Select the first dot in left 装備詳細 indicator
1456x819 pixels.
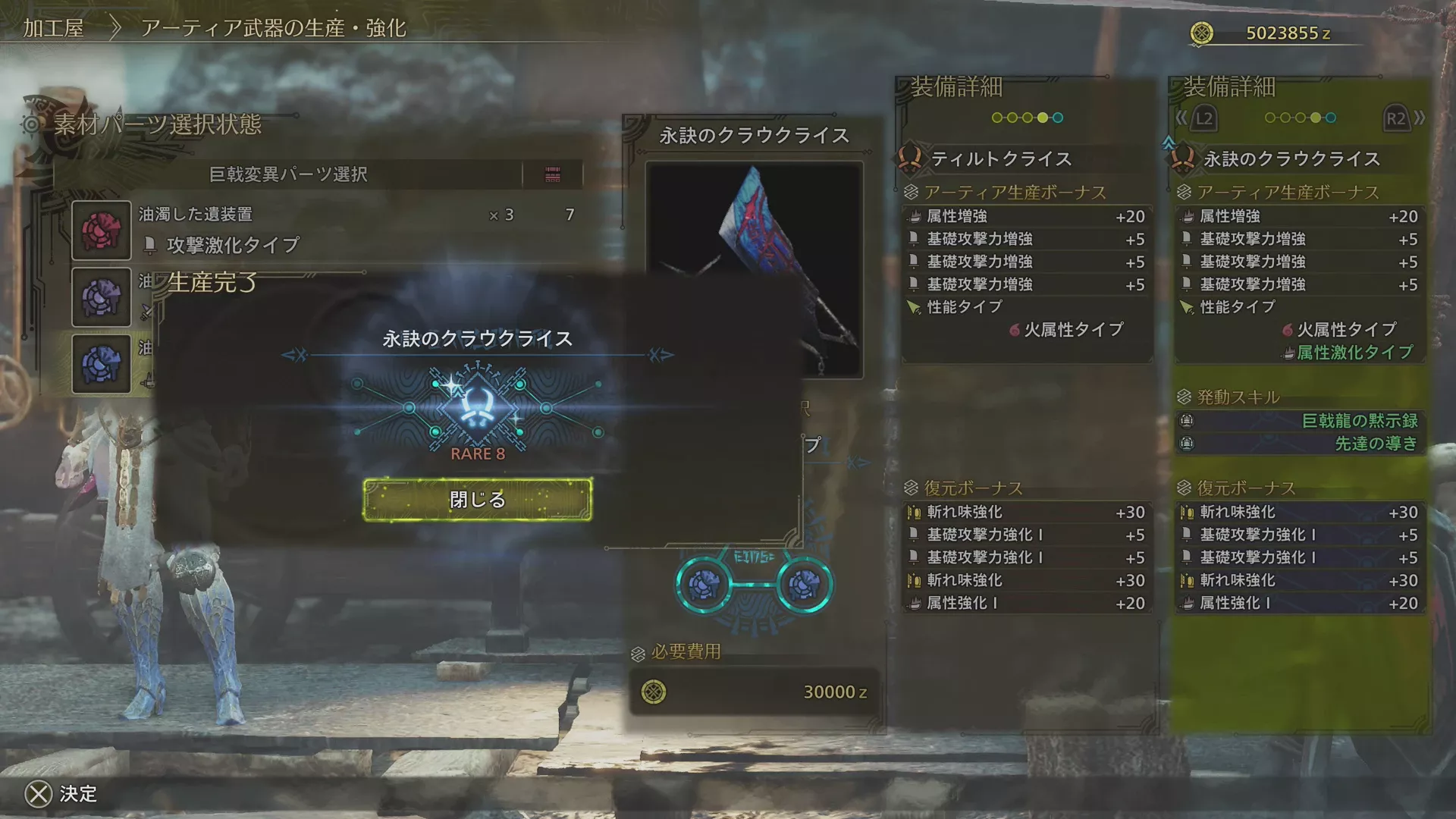point(996,118)
